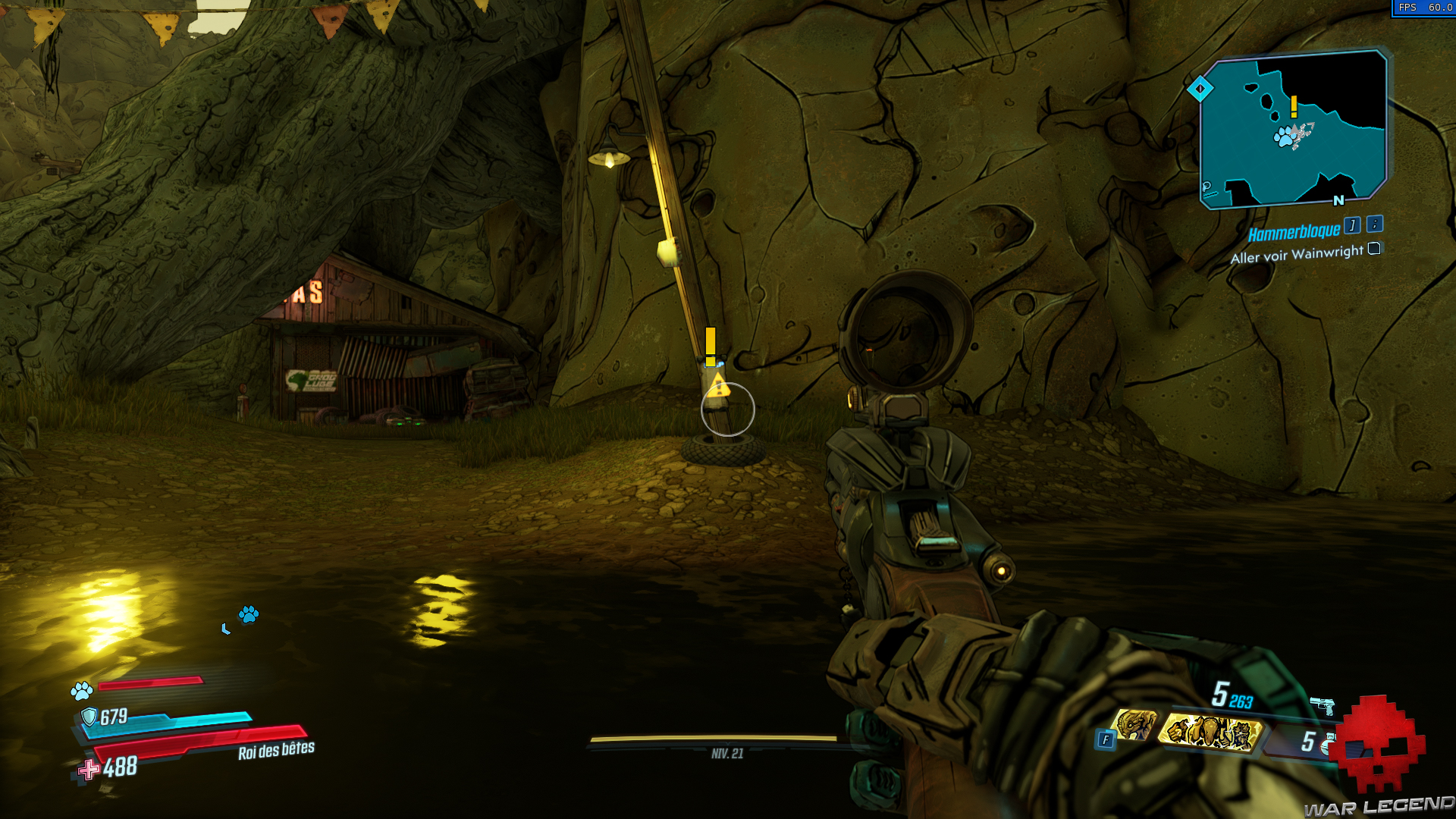Select the small golden creature skill icon
This screenshot has height=819, width=1456.
point(1135,726)
